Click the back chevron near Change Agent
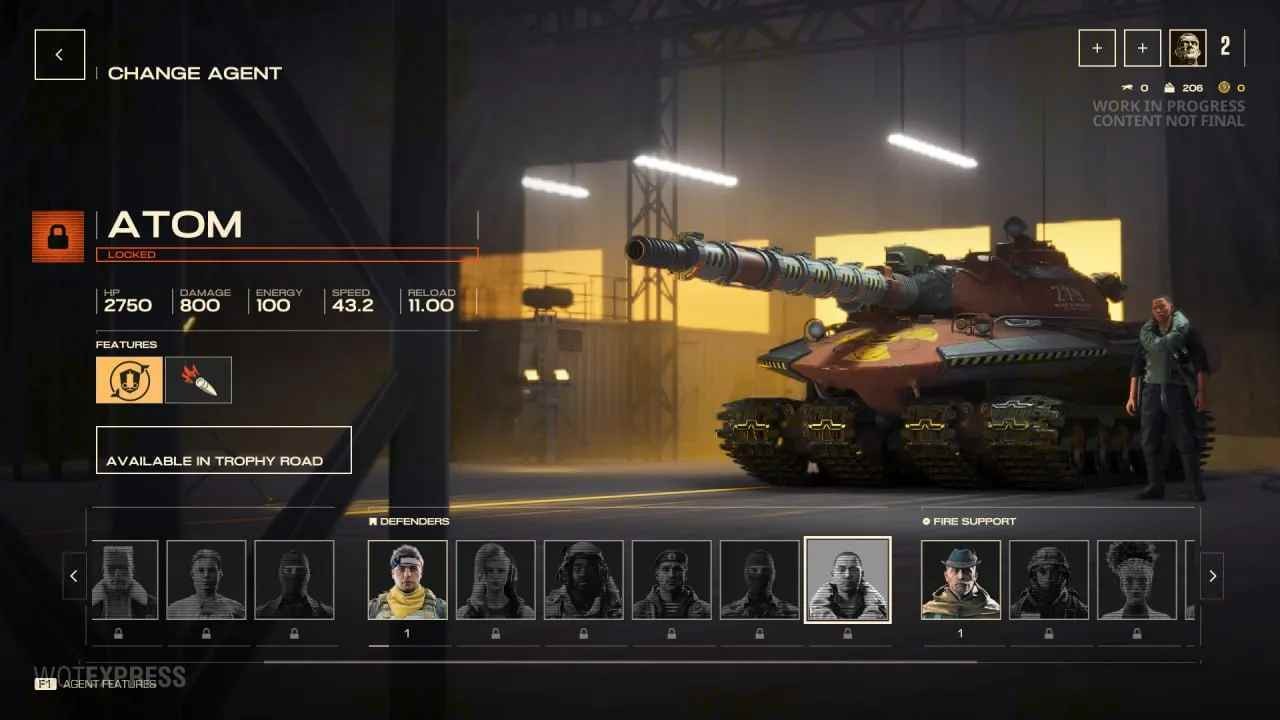 coord(59,54)
